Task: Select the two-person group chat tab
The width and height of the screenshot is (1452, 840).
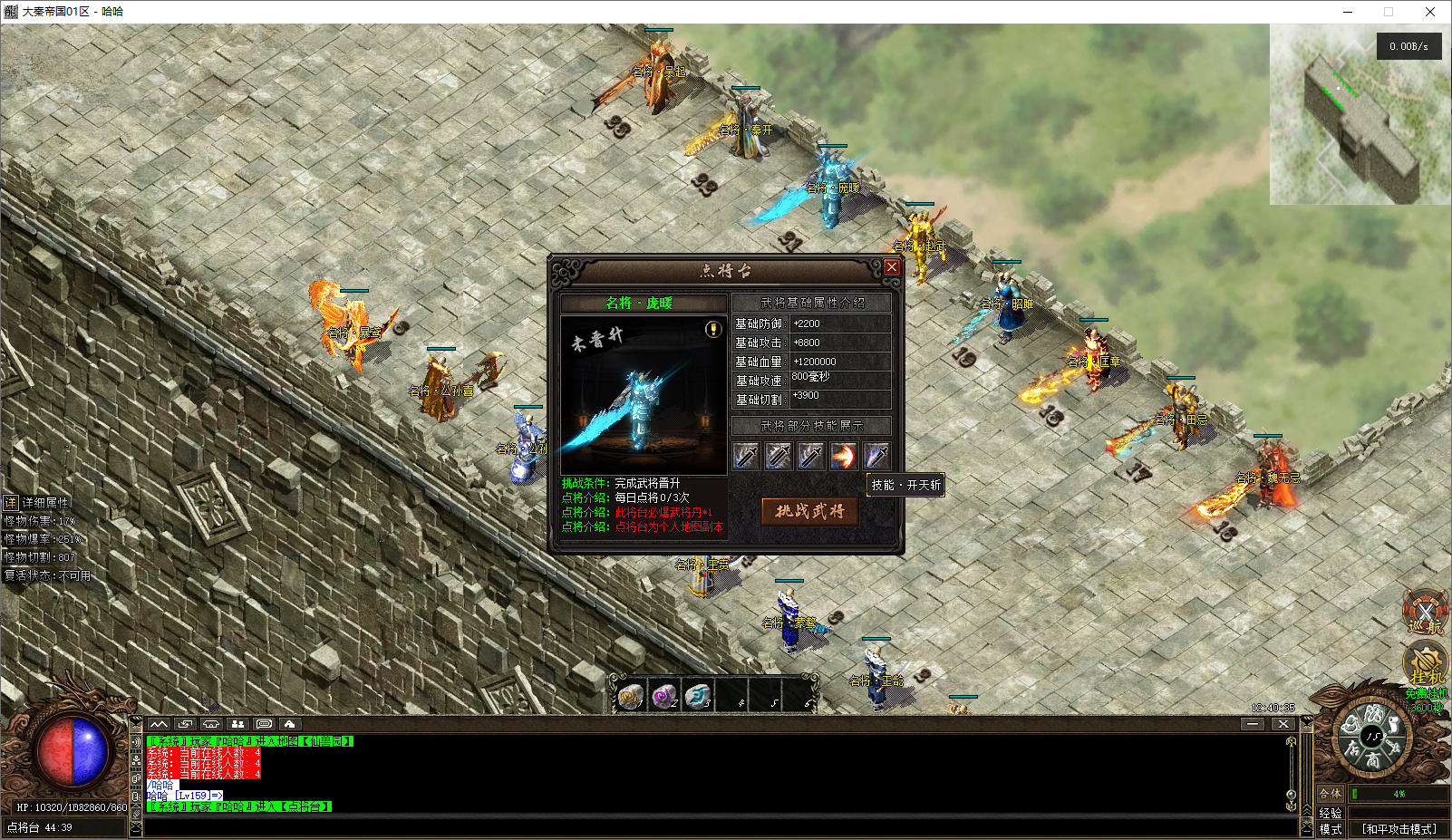Action: (237, 724)
